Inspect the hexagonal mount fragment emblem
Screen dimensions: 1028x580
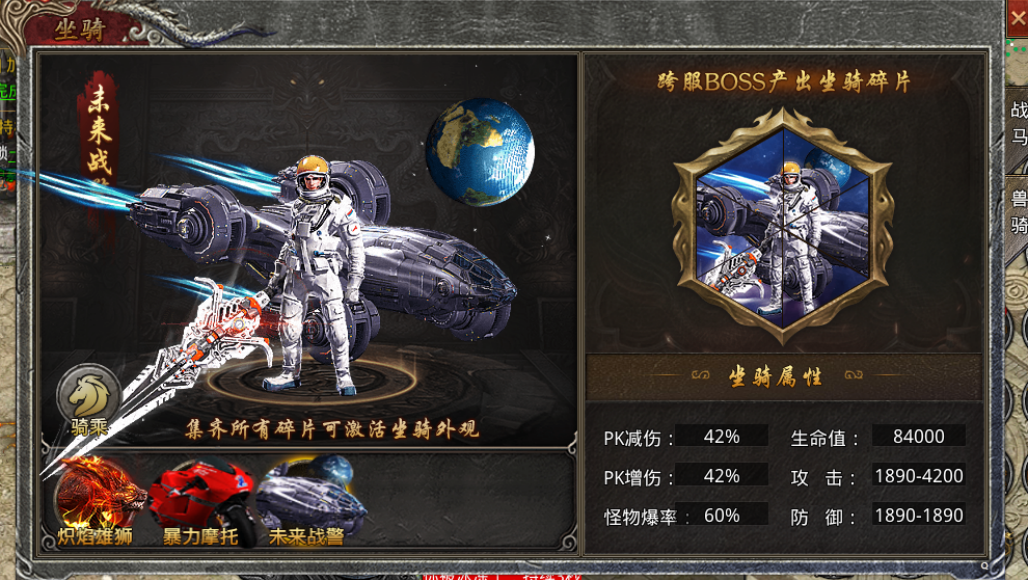pos(783,222)
